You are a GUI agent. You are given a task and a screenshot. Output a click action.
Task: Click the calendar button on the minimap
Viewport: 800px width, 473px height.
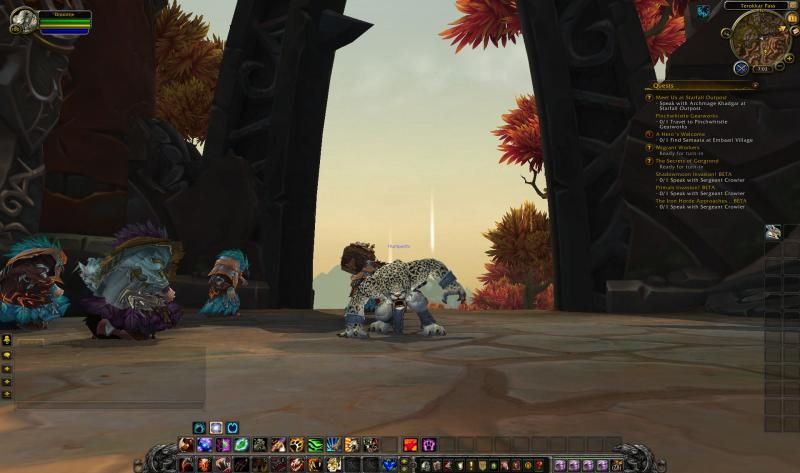coord(792,18)
